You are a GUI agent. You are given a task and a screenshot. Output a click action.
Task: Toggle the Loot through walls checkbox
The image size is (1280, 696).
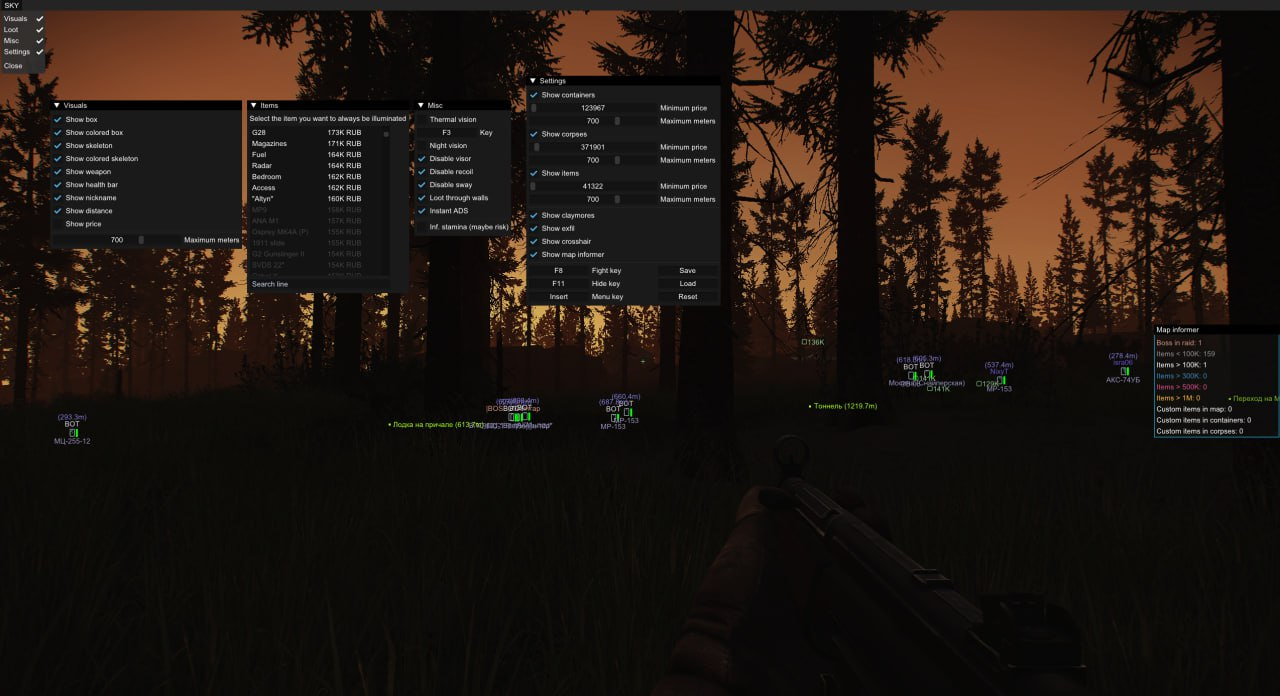(x=422, y=198)
